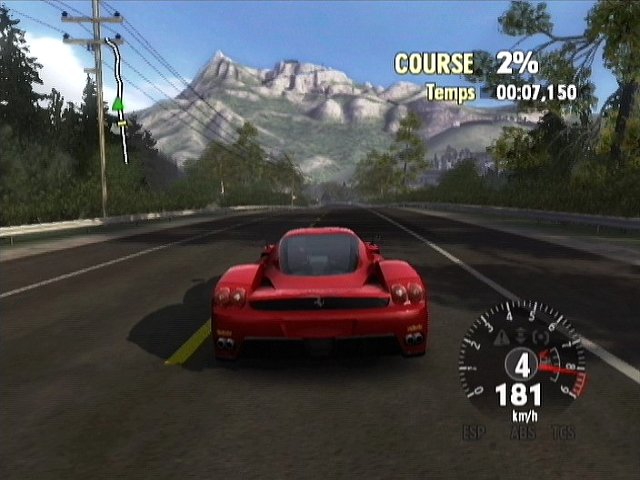Click the course route minimap

tap(118, 100)
